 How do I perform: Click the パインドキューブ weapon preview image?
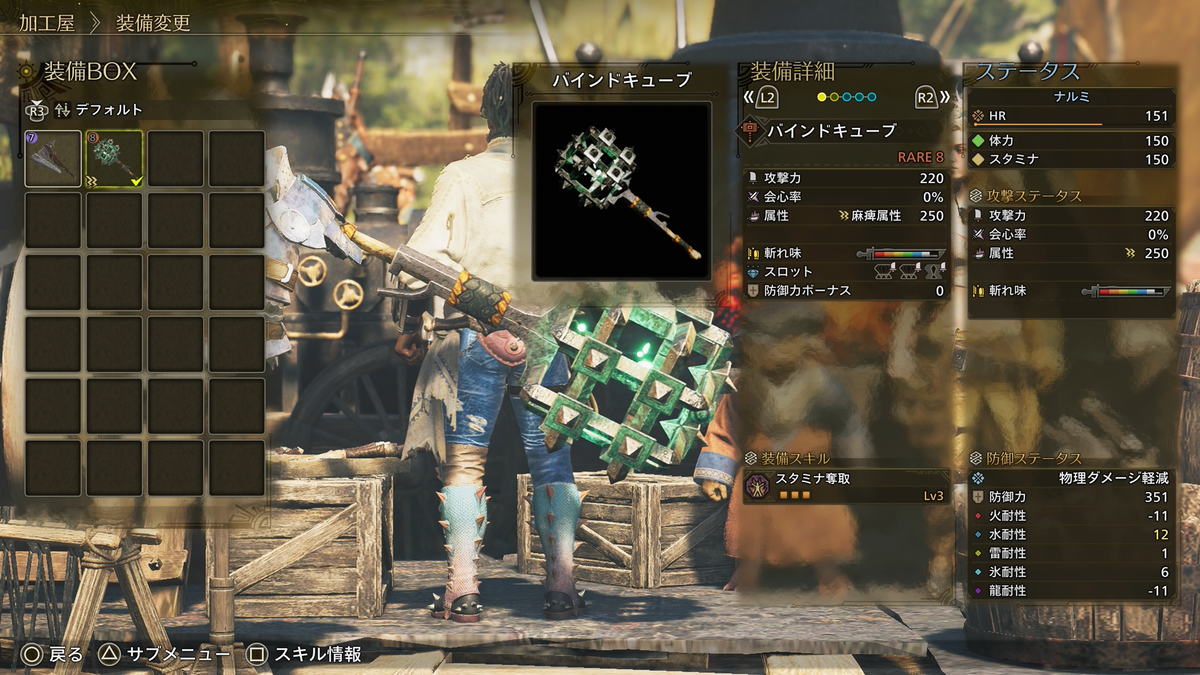point(621,190)
